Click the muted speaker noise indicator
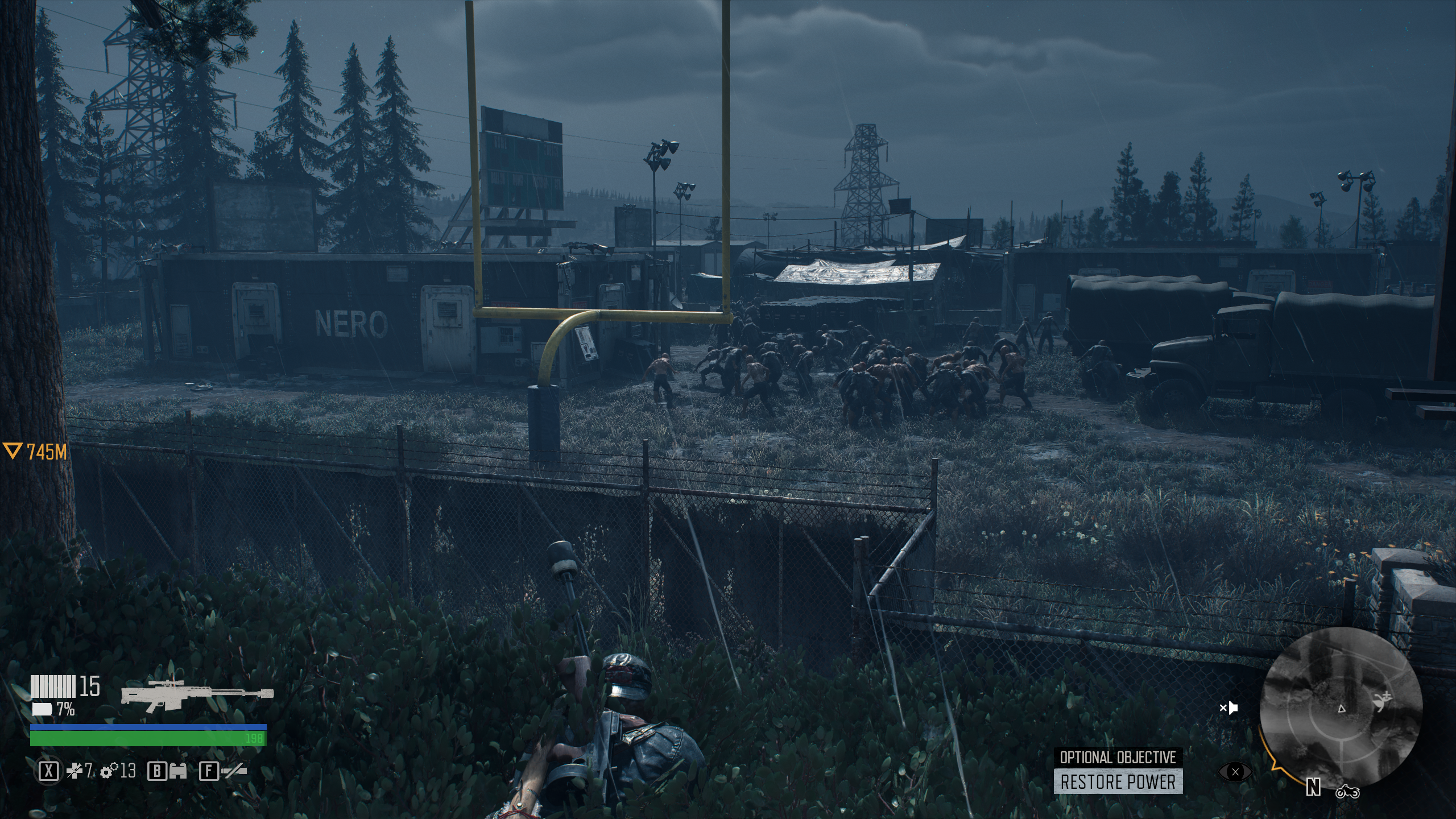This screenshot has height=819, width=1456. (x=1229, y=708)
